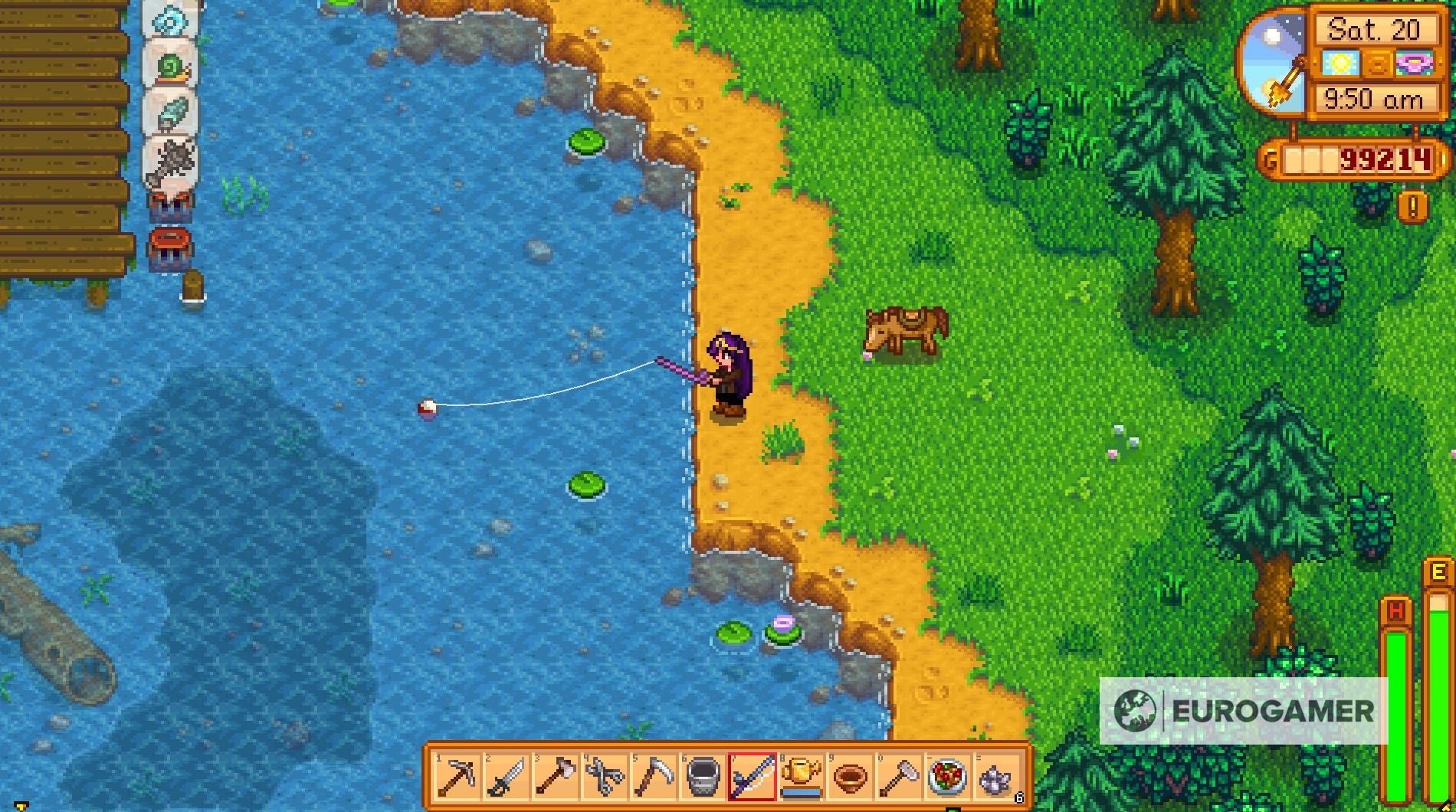The width and height of the screenshot is (1456, 812).
Task: Click the pink flower festival icon on the HUD
Action: tap(1414, 64)
